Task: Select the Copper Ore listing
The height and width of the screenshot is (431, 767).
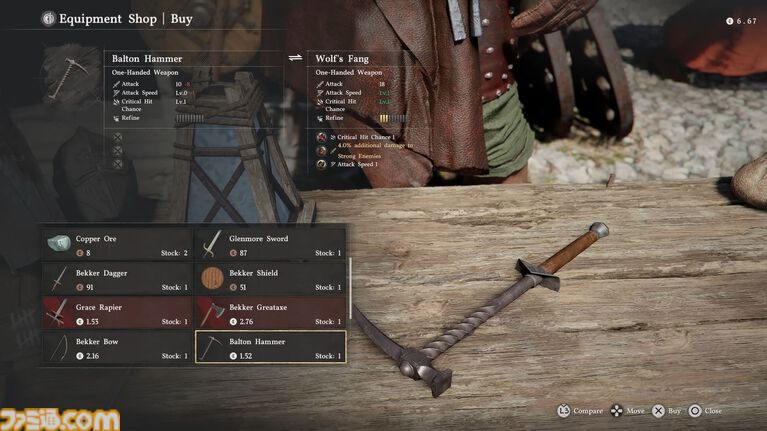Action: pyautogui.click(x=117, y=245)
